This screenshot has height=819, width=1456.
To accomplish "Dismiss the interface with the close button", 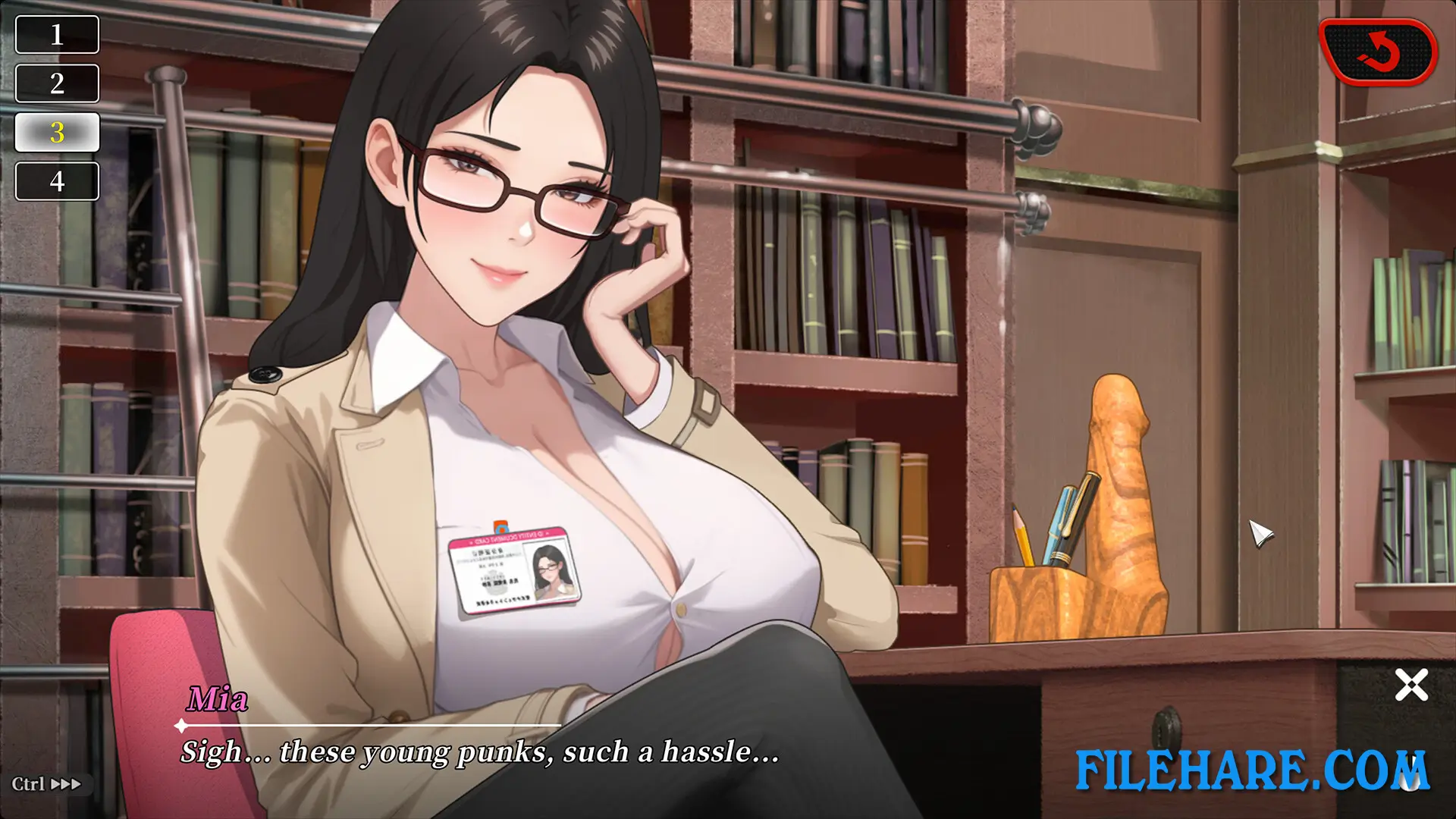I will tap(1410, 684).
